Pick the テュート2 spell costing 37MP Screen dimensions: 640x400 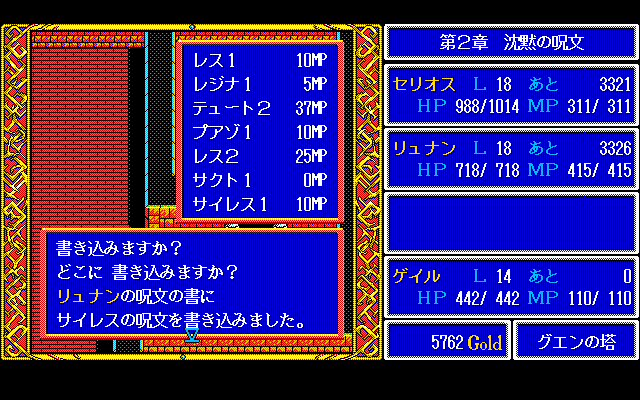coord(258,109)
